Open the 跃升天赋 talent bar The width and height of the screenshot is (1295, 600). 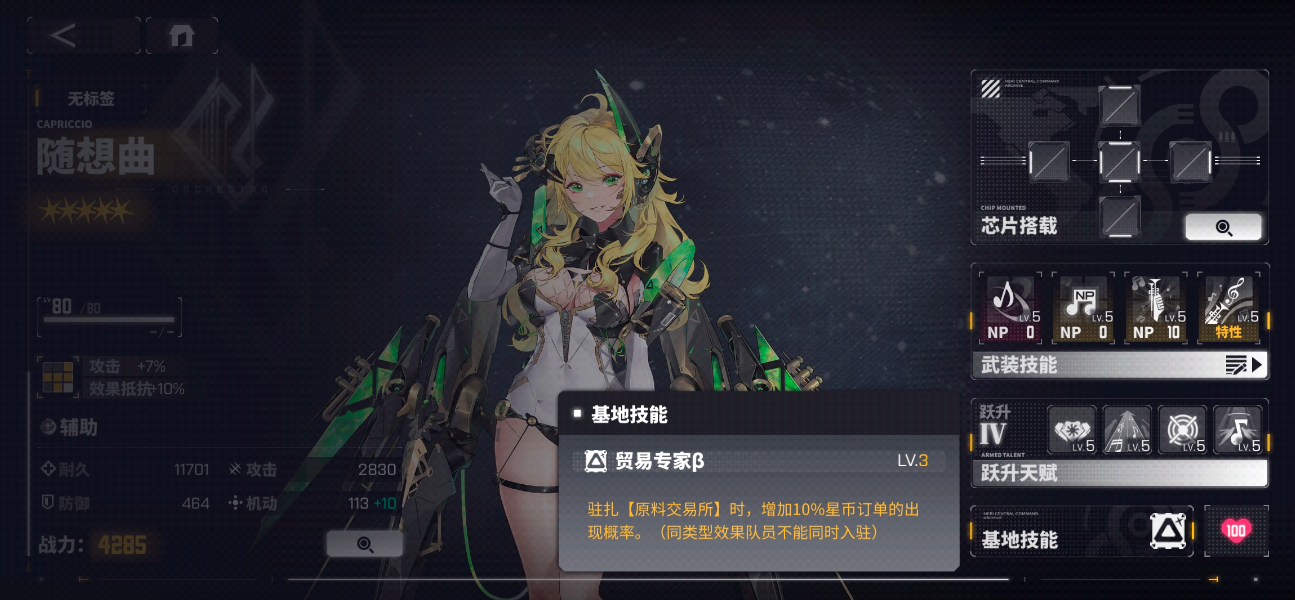click(1119, 472)
